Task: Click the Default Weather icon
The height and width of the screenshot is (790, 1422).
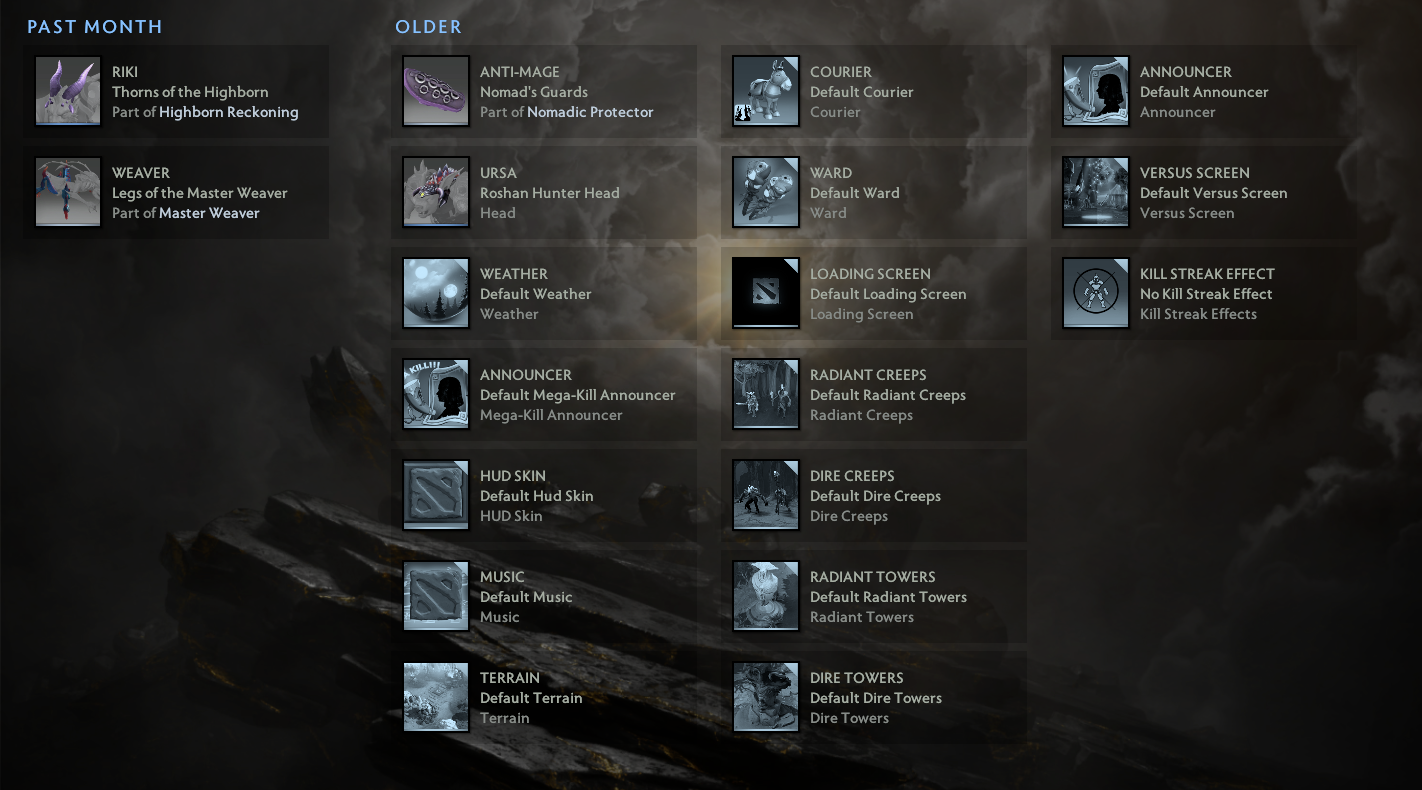Action: [x=435, y=294]
